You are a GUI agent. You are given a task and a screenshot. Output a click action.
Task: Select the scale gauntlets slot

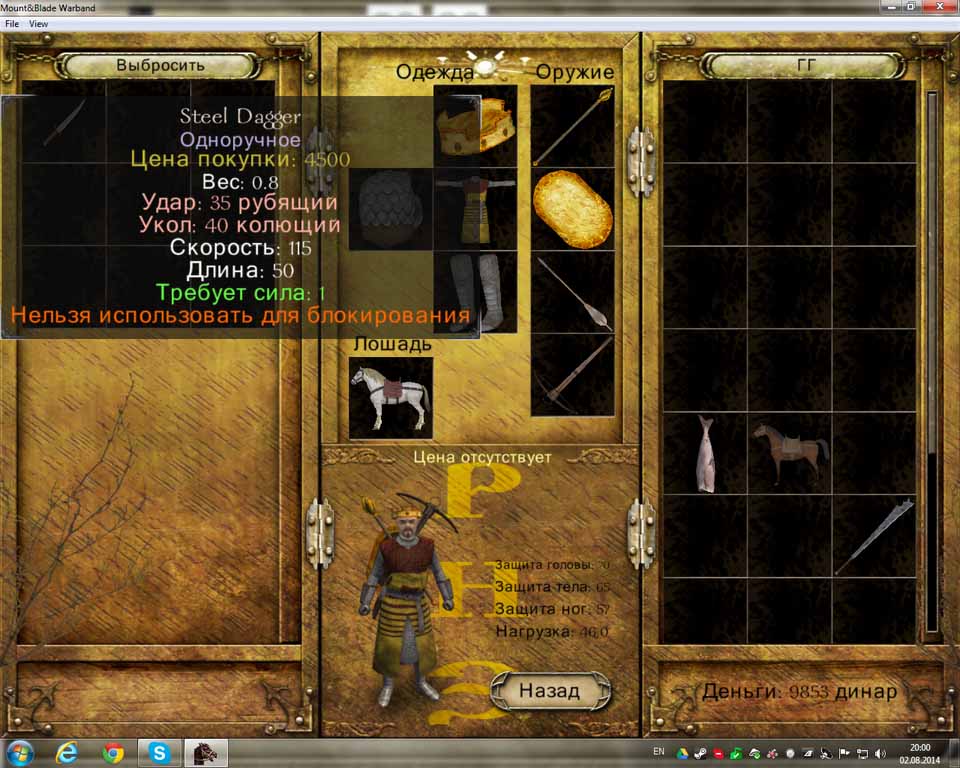391,208
